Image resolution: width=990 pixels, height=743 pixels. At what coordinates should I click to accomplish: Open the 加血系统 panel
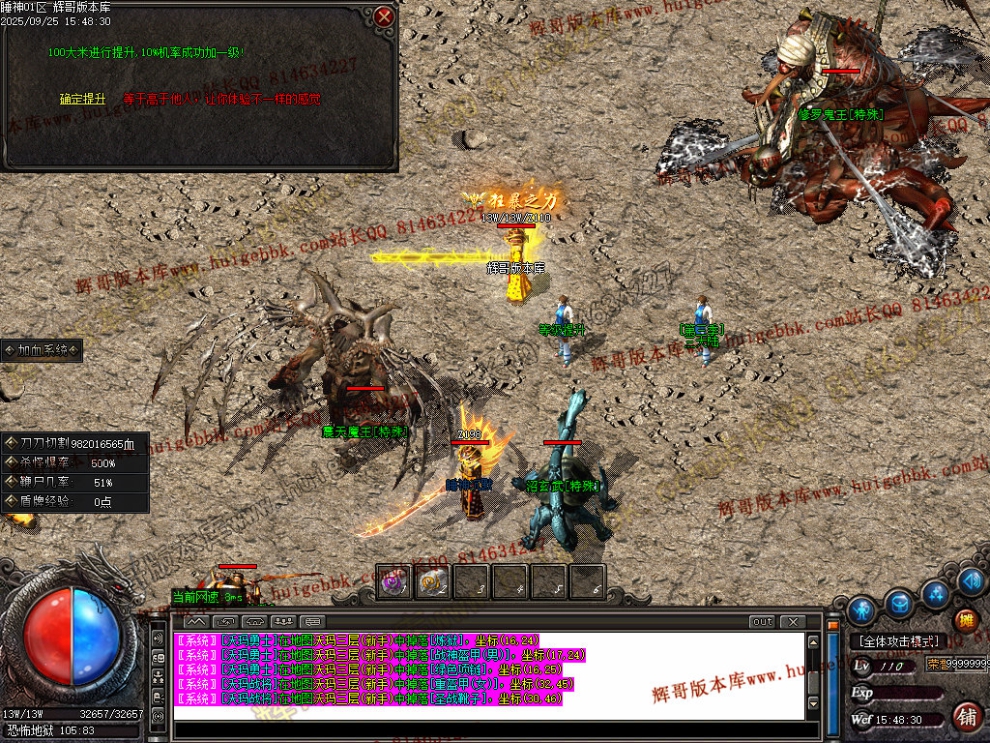[x=42, y=350]
